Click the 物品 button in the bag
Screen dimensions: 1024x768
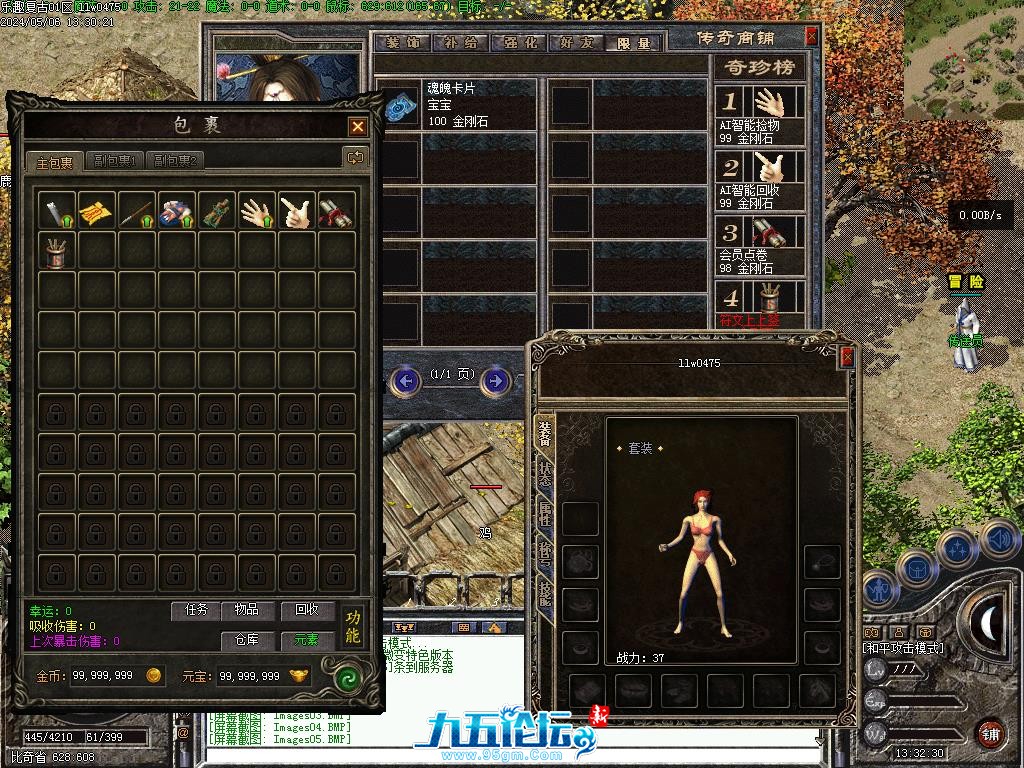click(246, 609)
